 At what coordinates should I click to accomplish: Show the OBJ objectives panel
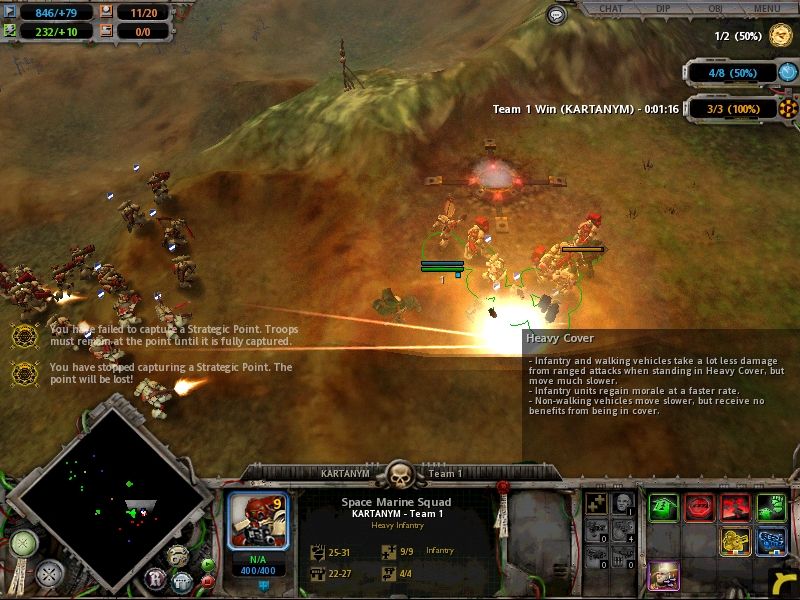716,9
